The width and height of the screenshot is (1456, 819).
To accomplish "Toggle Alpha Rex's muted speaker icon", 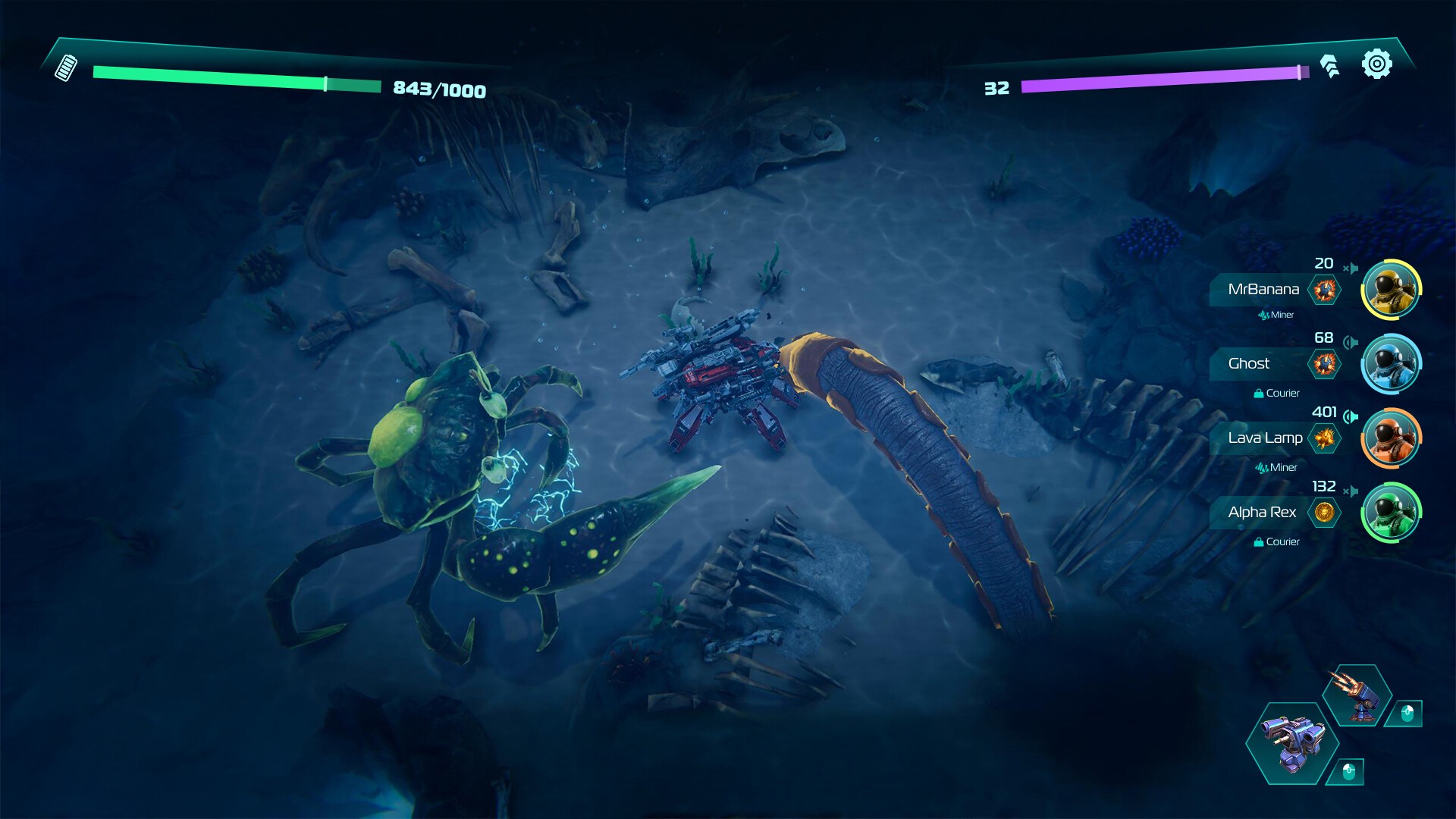I will (x=1351, y=491).
